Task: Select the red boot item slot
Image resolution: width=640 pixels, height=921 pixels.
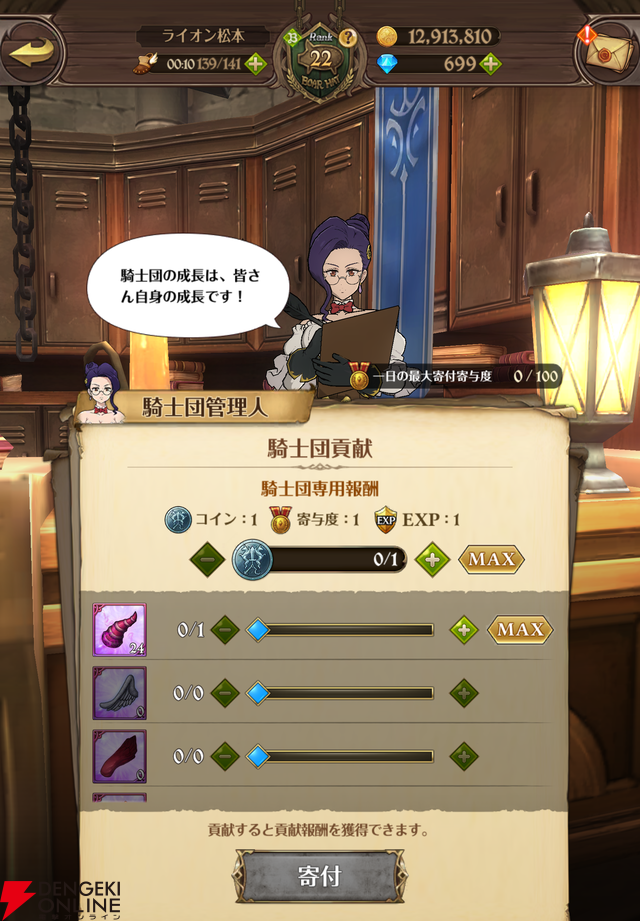Action: click(x=120, y=756)
